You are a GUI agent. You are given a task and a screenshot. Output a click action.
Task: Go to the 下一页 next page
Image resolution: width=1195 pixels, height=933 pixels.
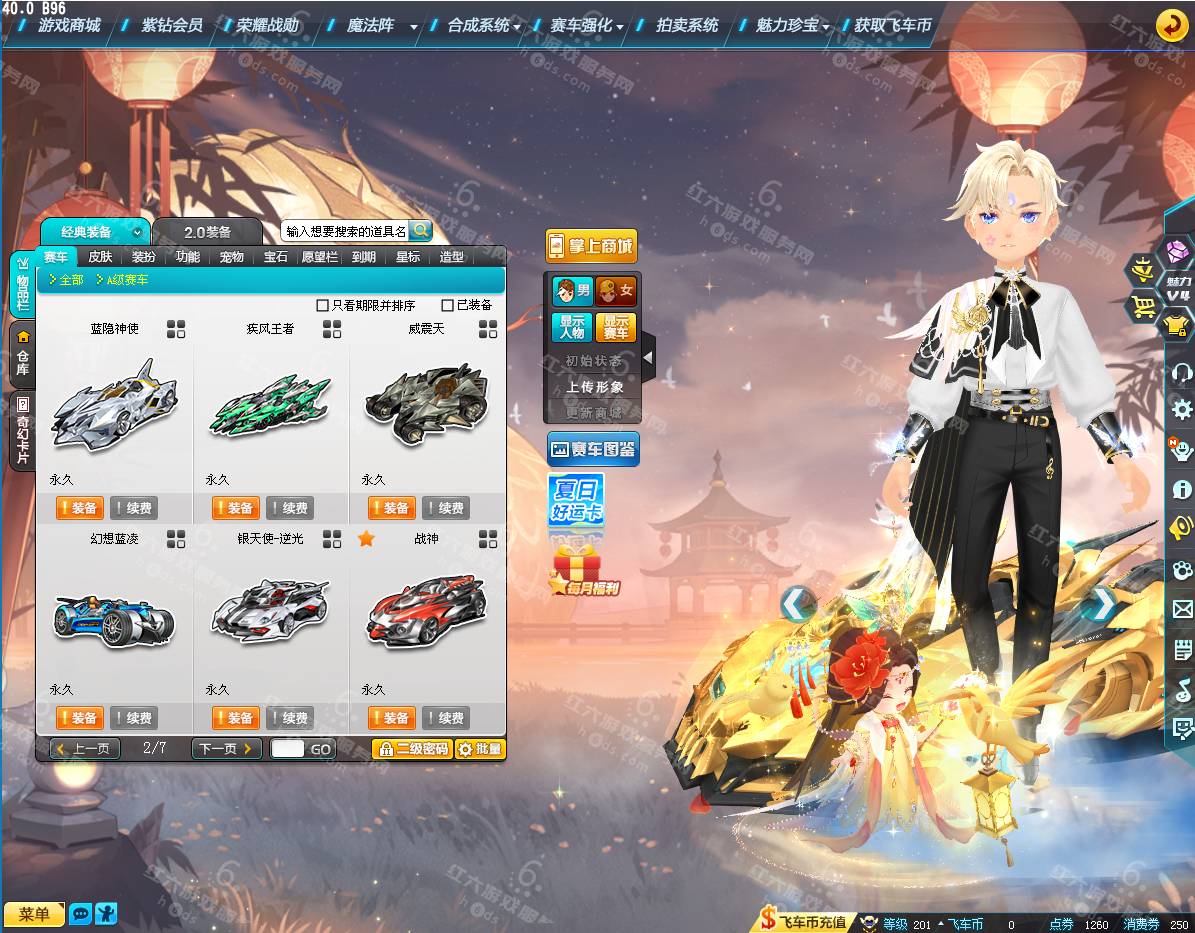(226, 748)
